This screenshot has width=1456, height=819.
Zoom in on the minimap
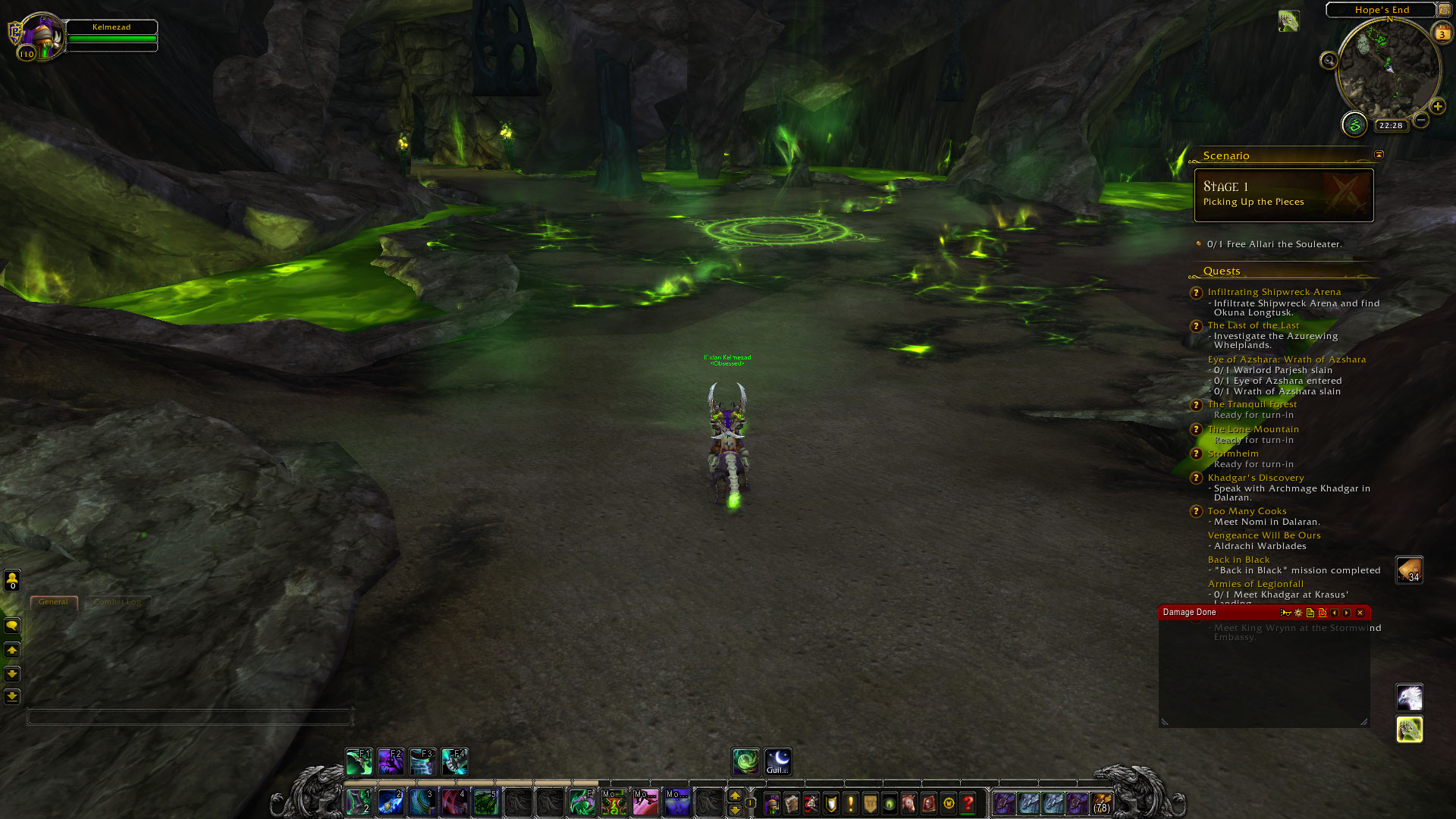[x=1438, y=106]
